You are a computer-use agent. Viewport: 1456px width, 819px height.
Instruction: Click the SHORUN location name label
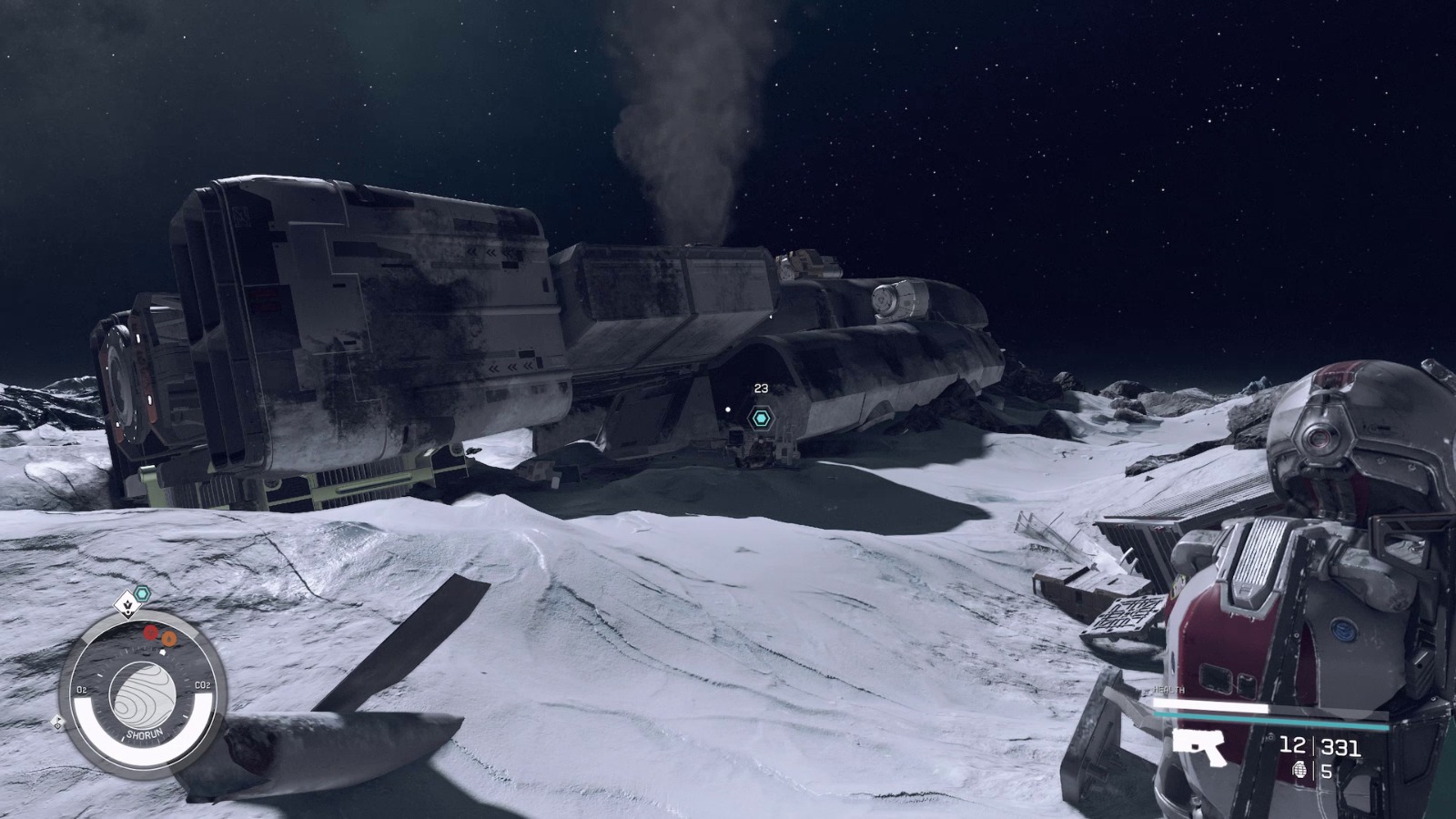click(x=146, y=733)
